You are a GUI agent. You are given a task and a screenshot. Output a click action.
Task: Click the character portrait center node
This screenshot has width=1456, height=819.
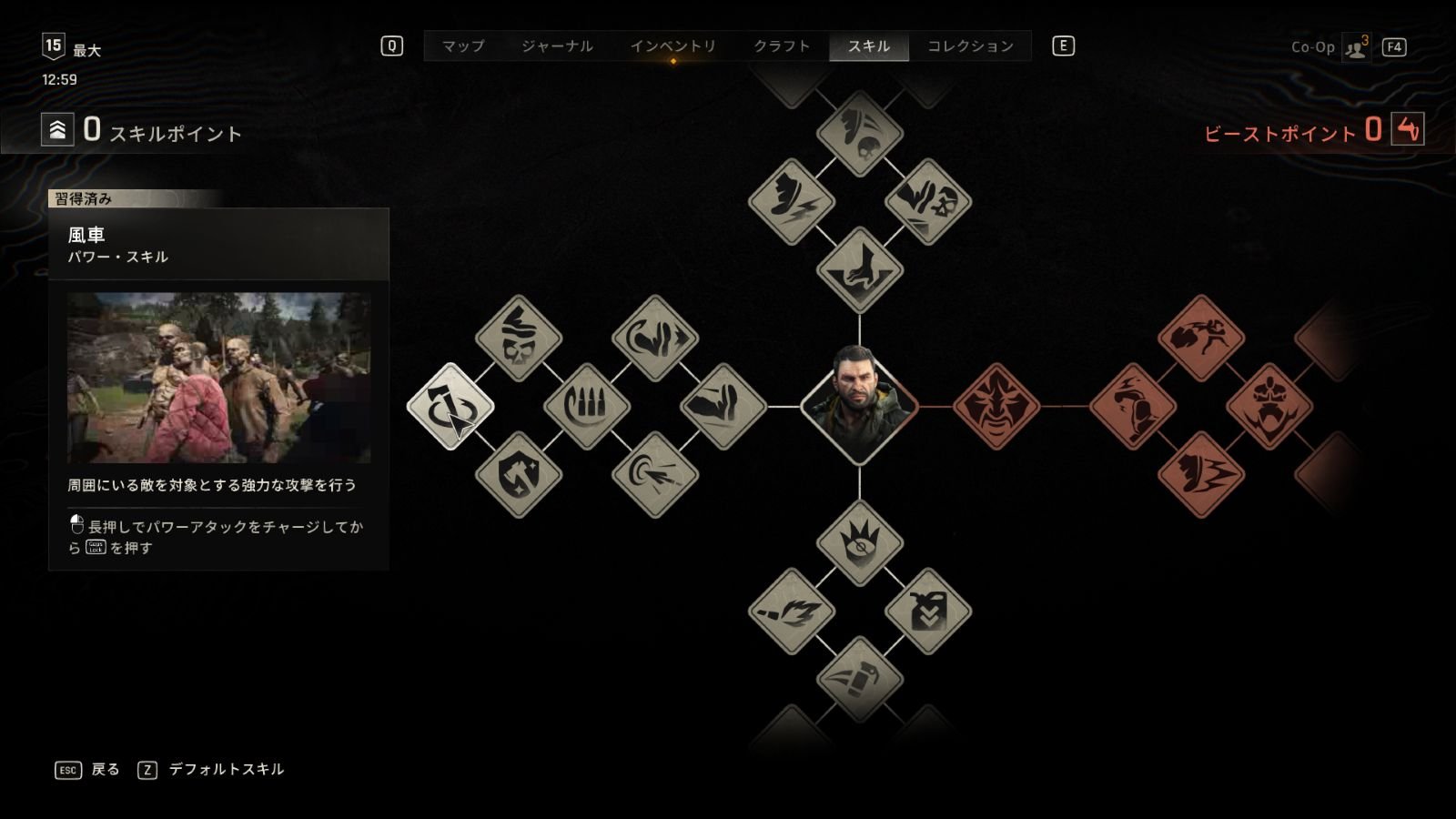point(860,407)
